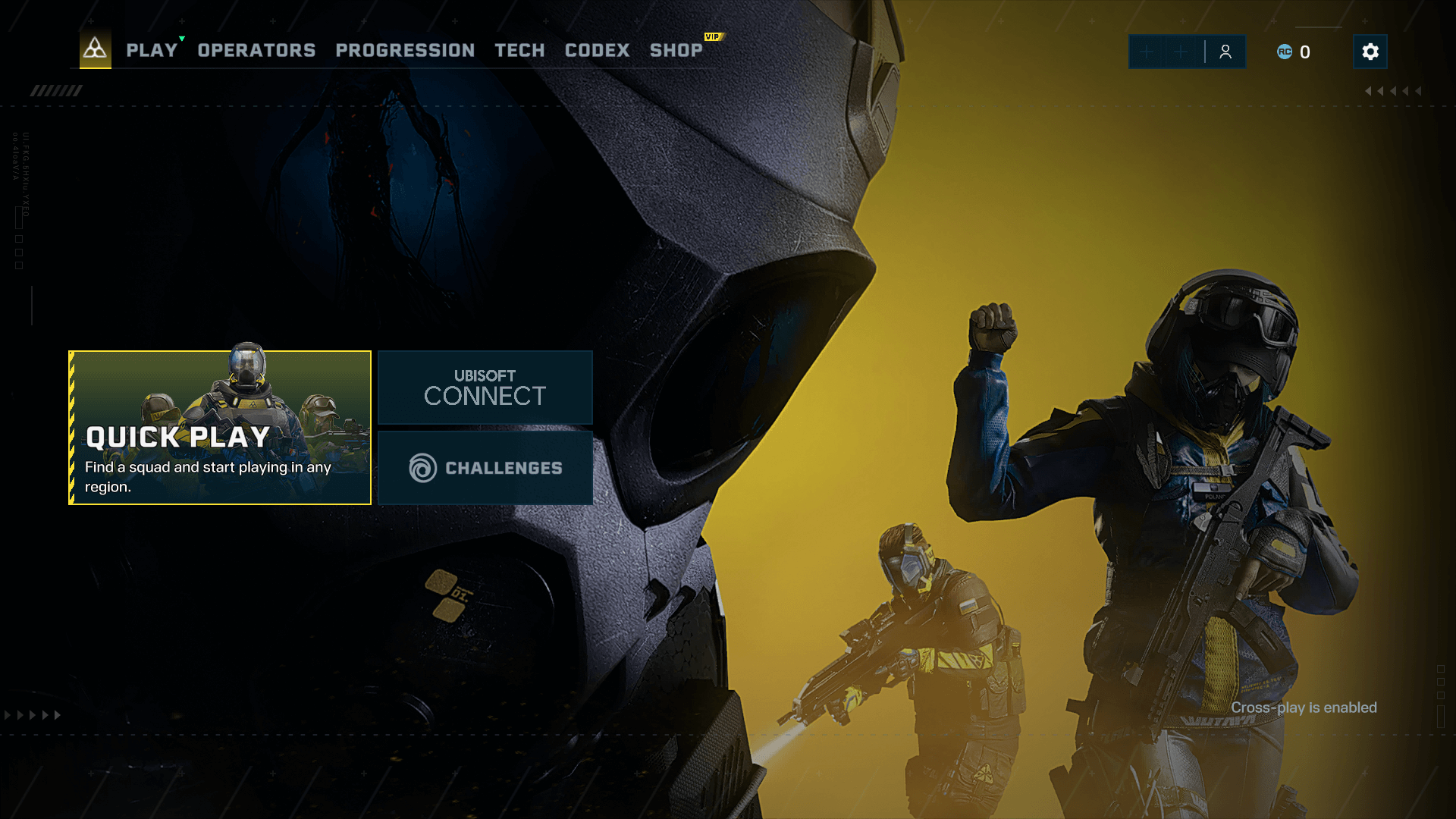Viewport: 1456px width, 819px height.
Task: Open the Shop page
Action: coord(676,50)
